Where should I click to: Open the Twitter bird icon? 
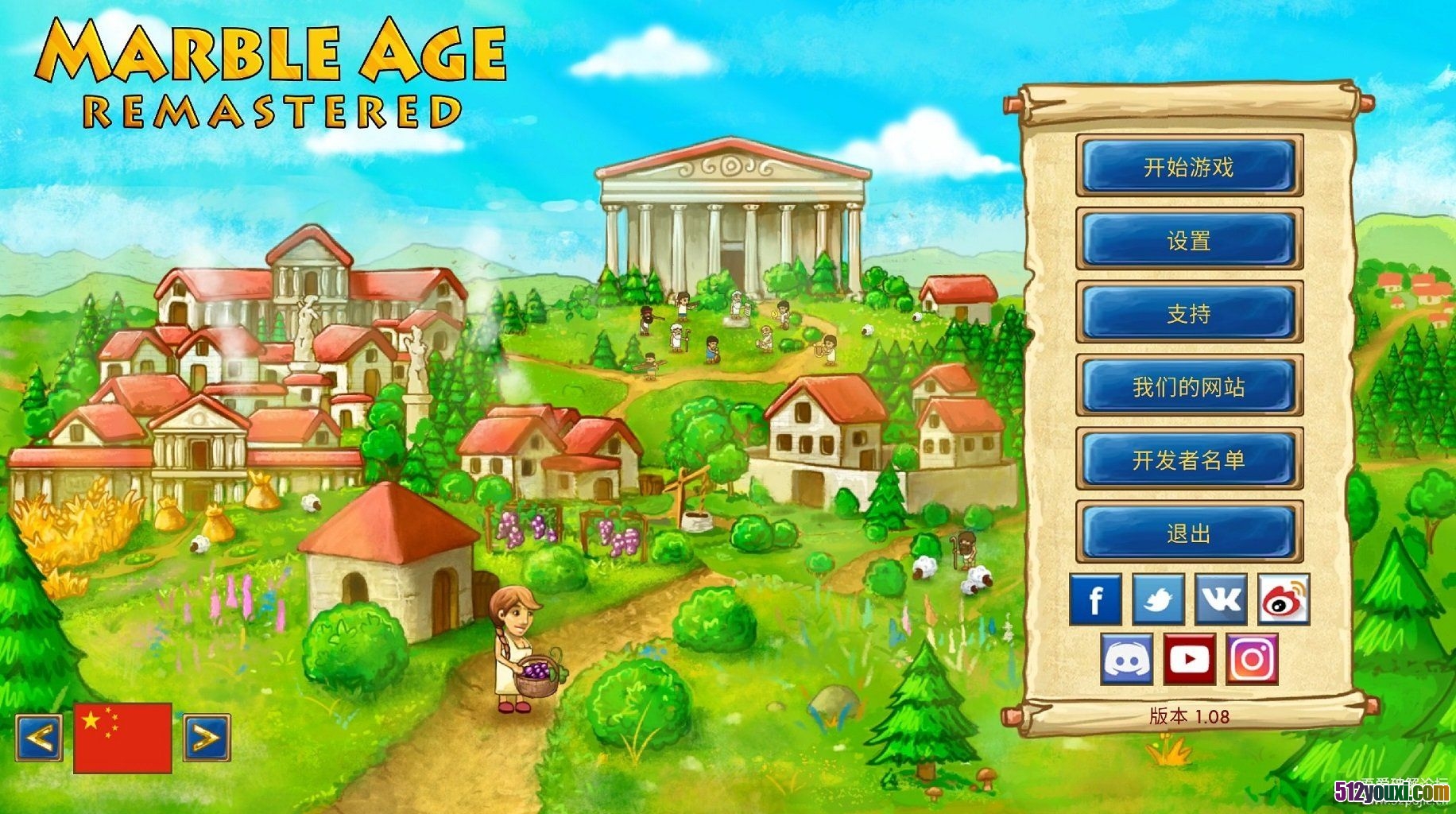(1158, 599)
